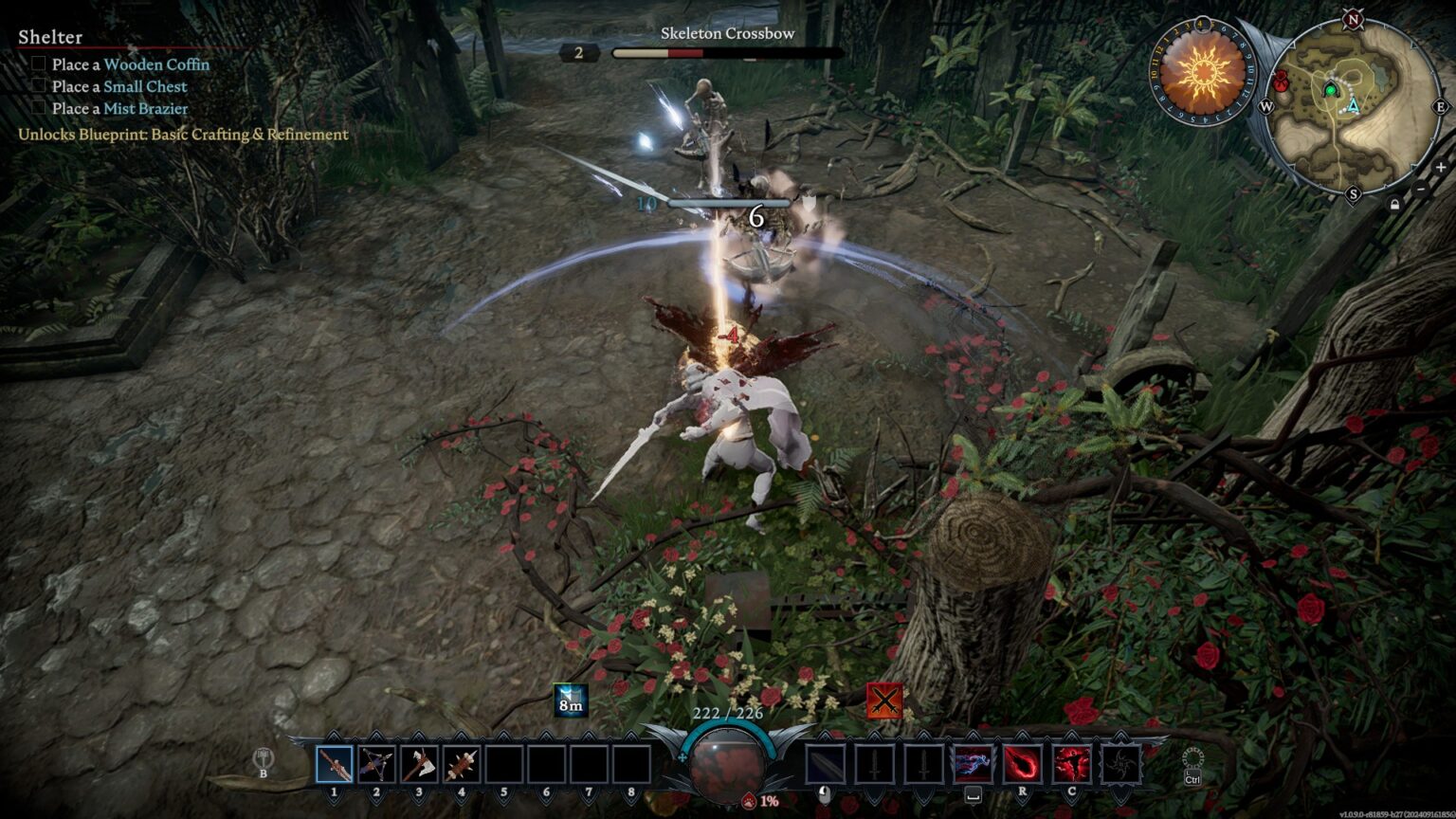Use the red figure spell on C
Screen dimensions: 1456x819
[x=1071, y=764]
